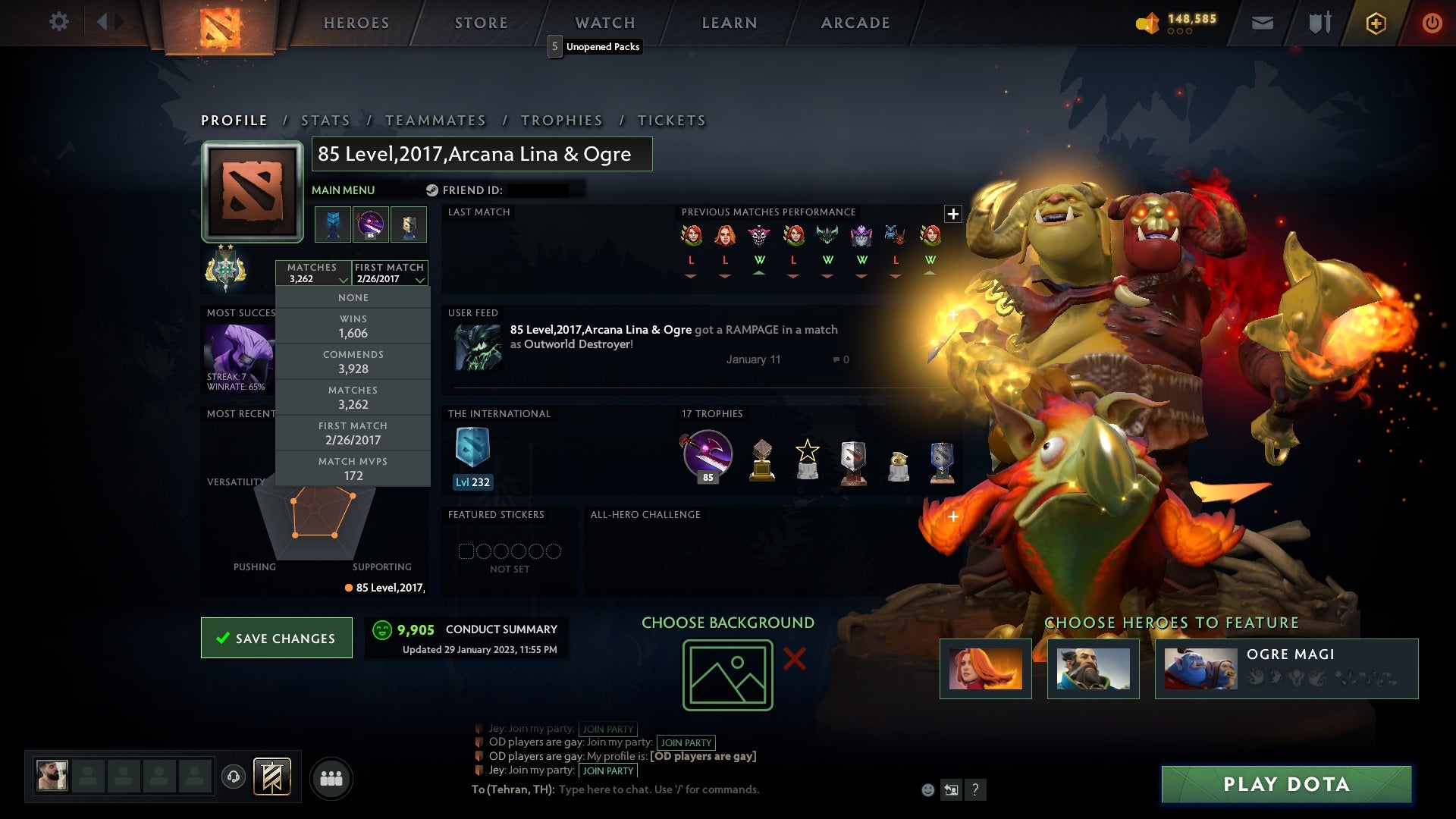Open the emoticon picker in the chatbox
Viewport: 1456px width, 819px height.
coord(929,789)
